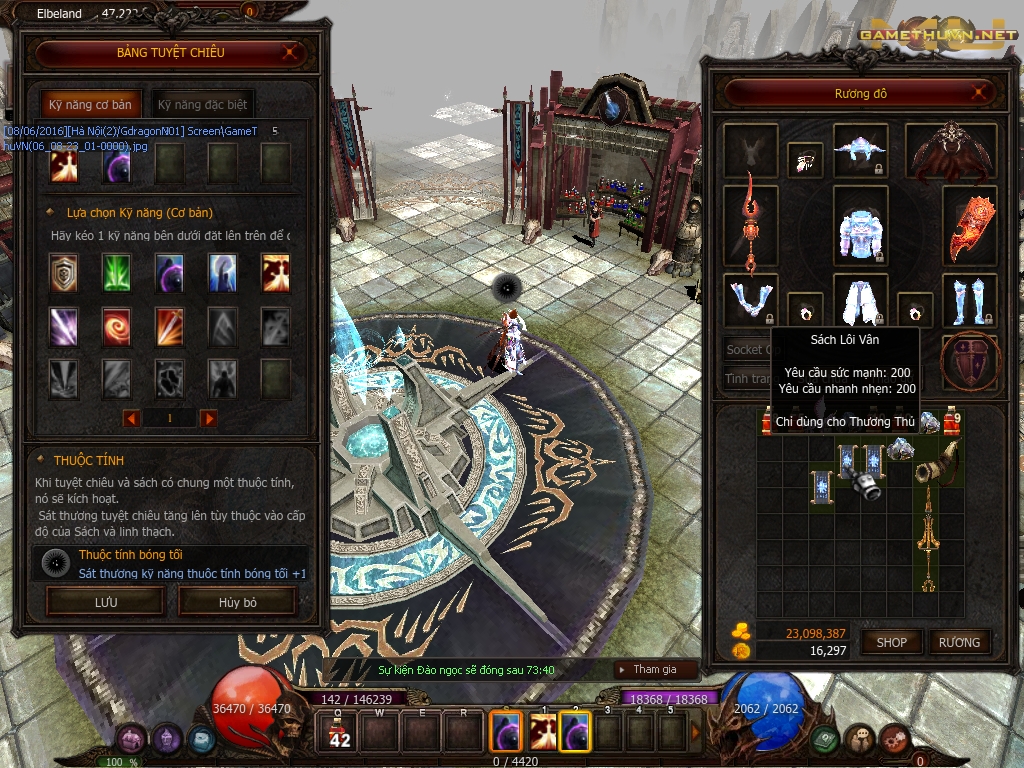Go to the next skill page arrow

pyautogui.click(x=208, y=418)
